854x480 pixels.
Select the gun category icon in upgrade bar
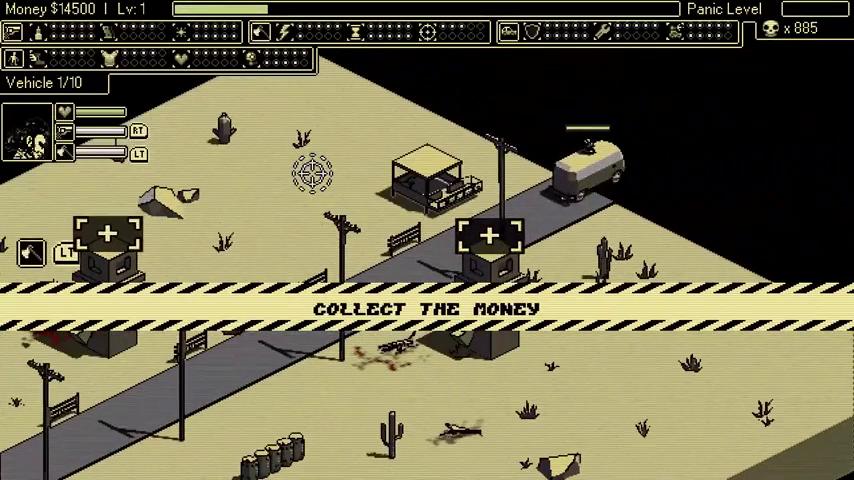(x=12, y=33)
